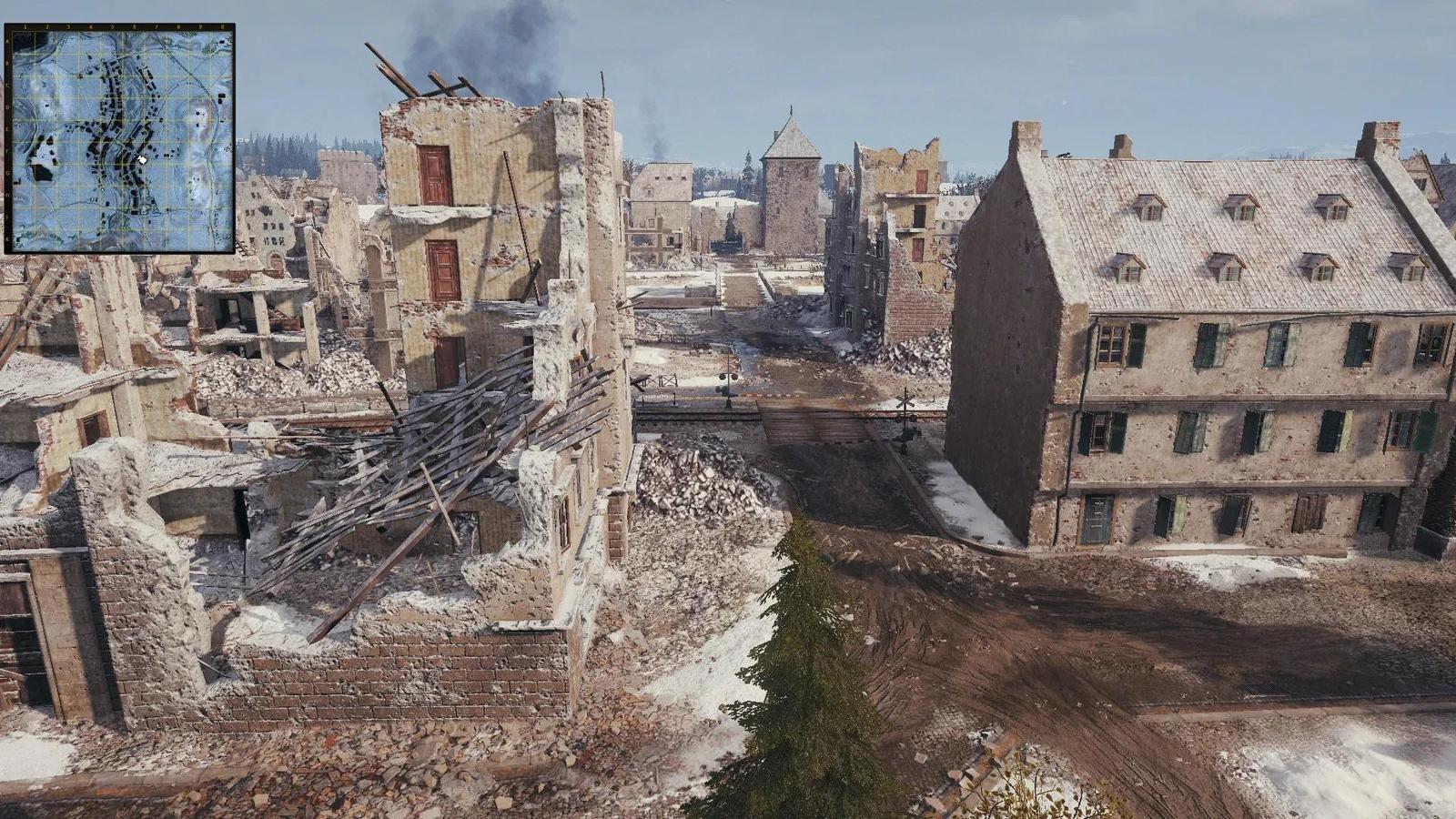Select row letter K on the minimap
This screenshot has width=1456, height=819.
(6, 235)
